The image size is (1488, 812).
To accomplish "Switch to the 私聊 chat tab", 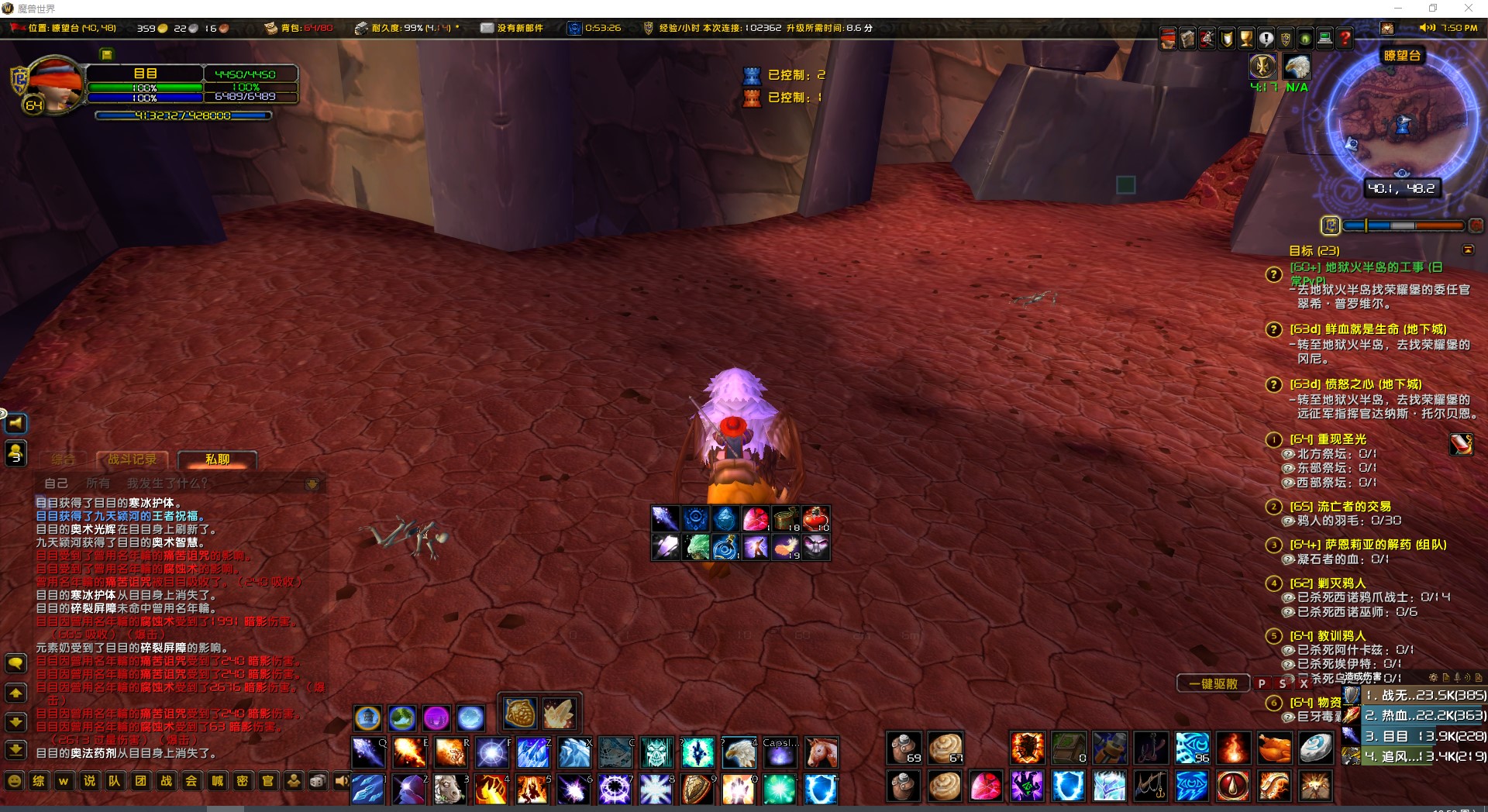I will (217, 459).
